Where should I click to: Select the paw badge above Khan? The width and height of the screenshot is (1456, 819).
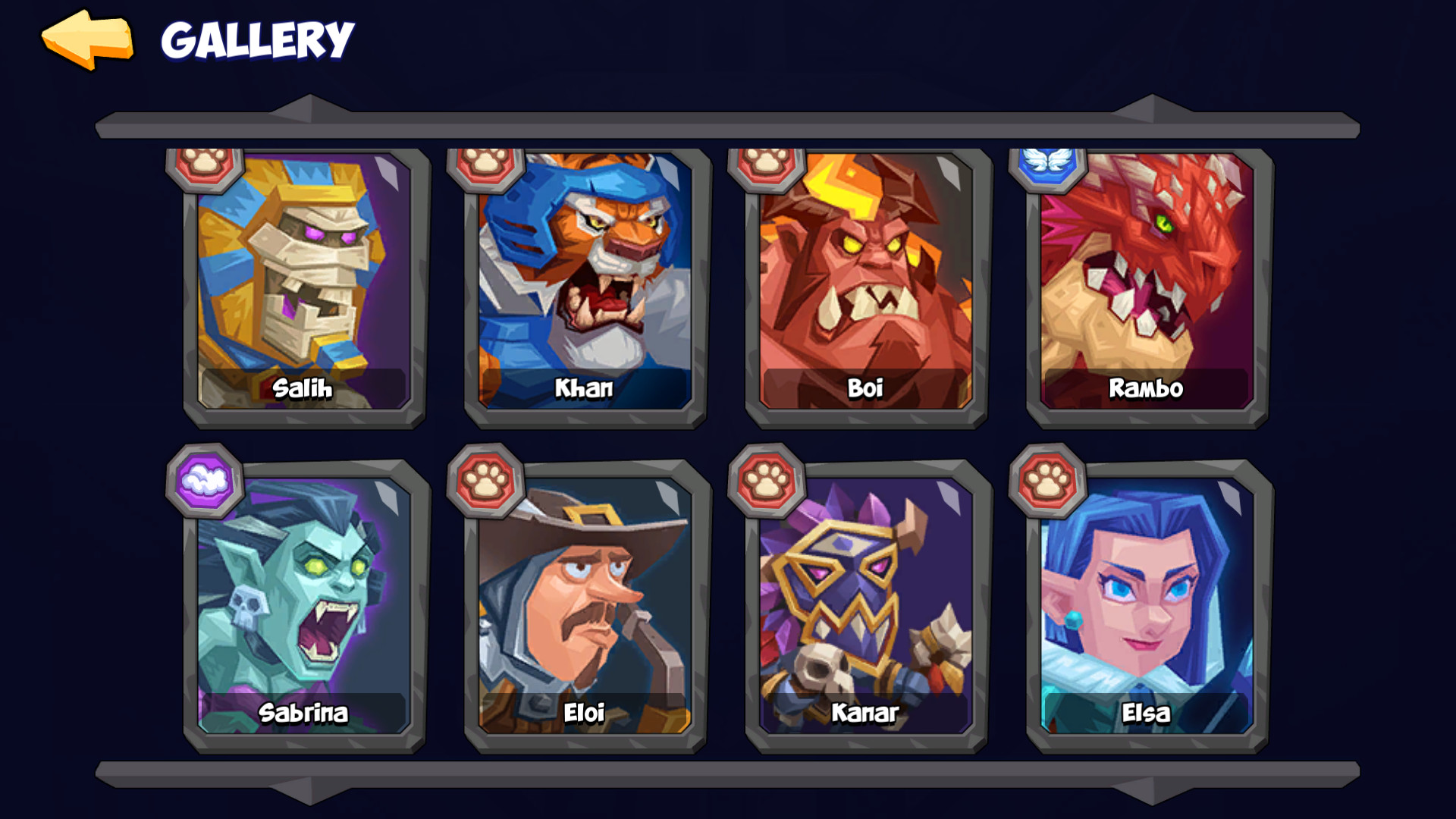coord(486,168)
